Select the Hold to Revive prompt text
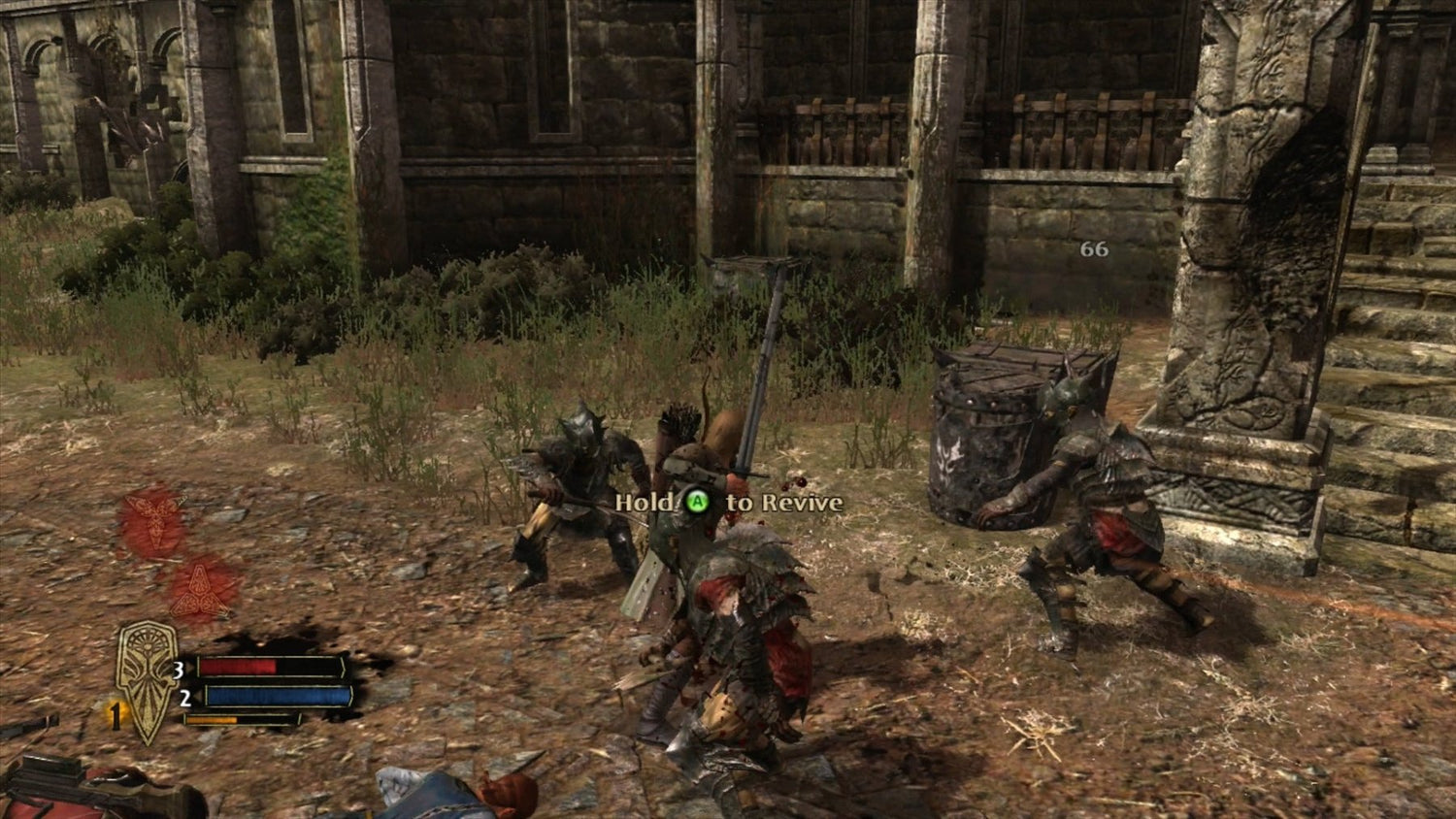The width and height of the screenshot is (1456, 819). click(x=728, y=504)
